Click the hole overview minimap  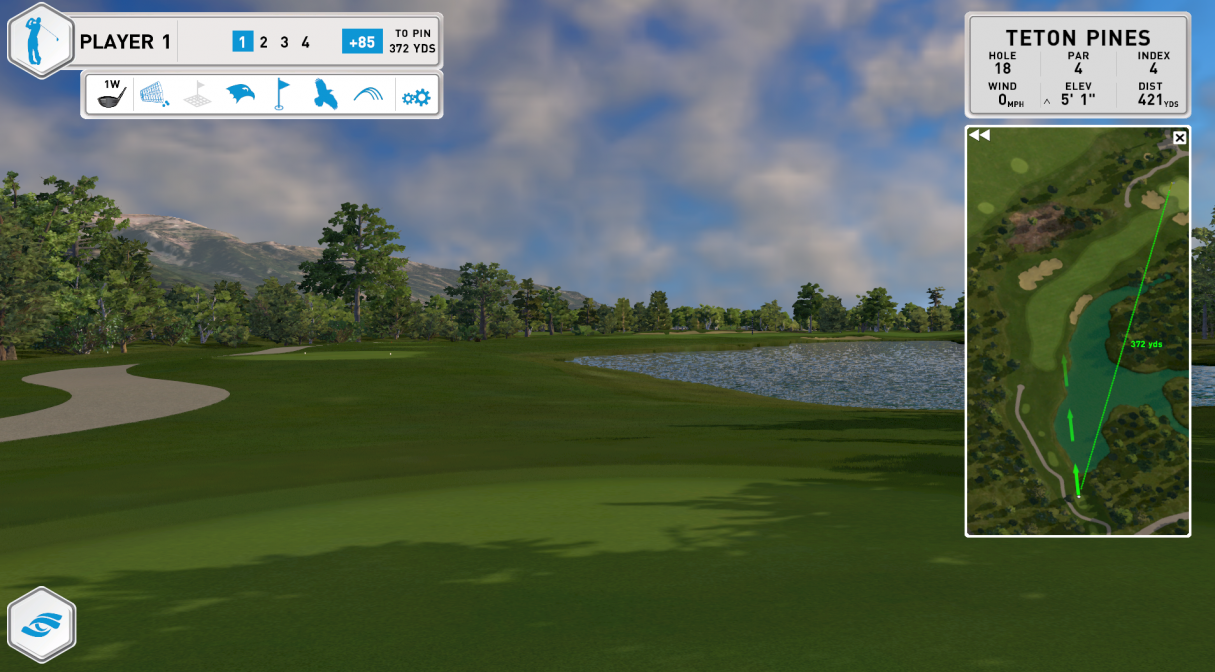point(1077,340)
